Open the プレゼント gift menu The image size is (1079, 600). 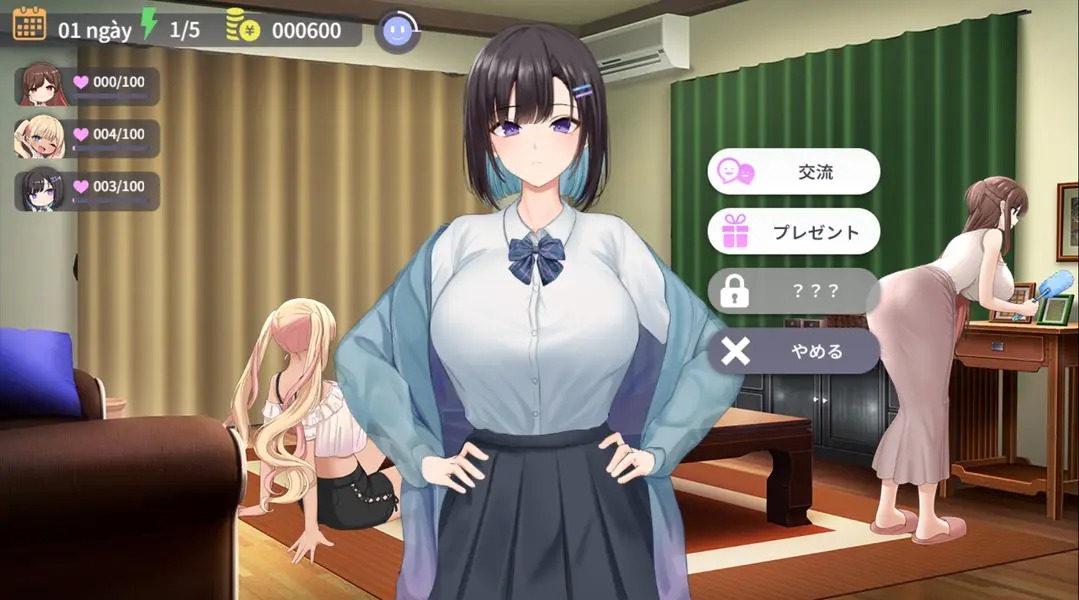point(794,232)
